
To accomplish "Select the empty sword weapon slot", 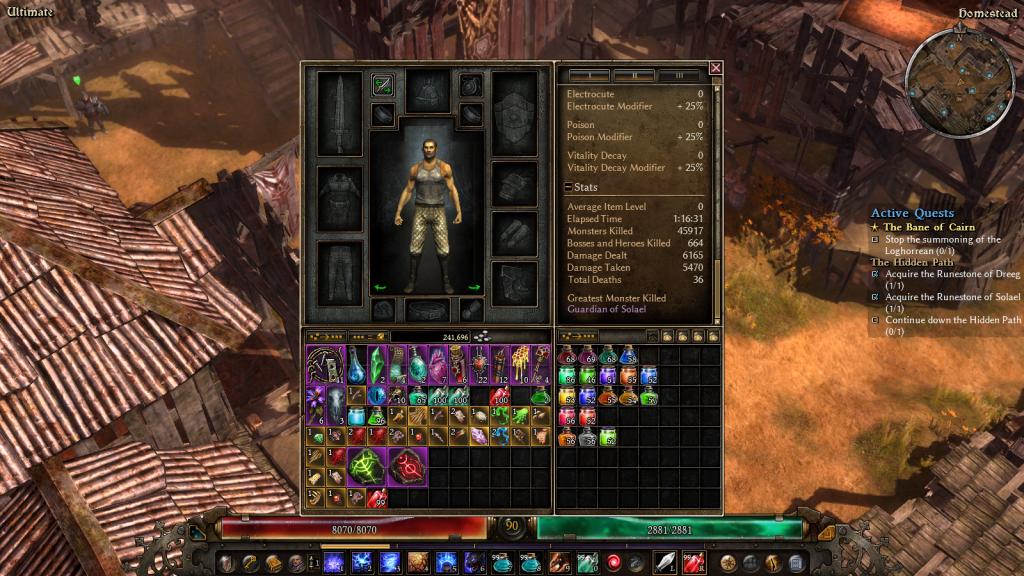I will (x=339, y=113).
